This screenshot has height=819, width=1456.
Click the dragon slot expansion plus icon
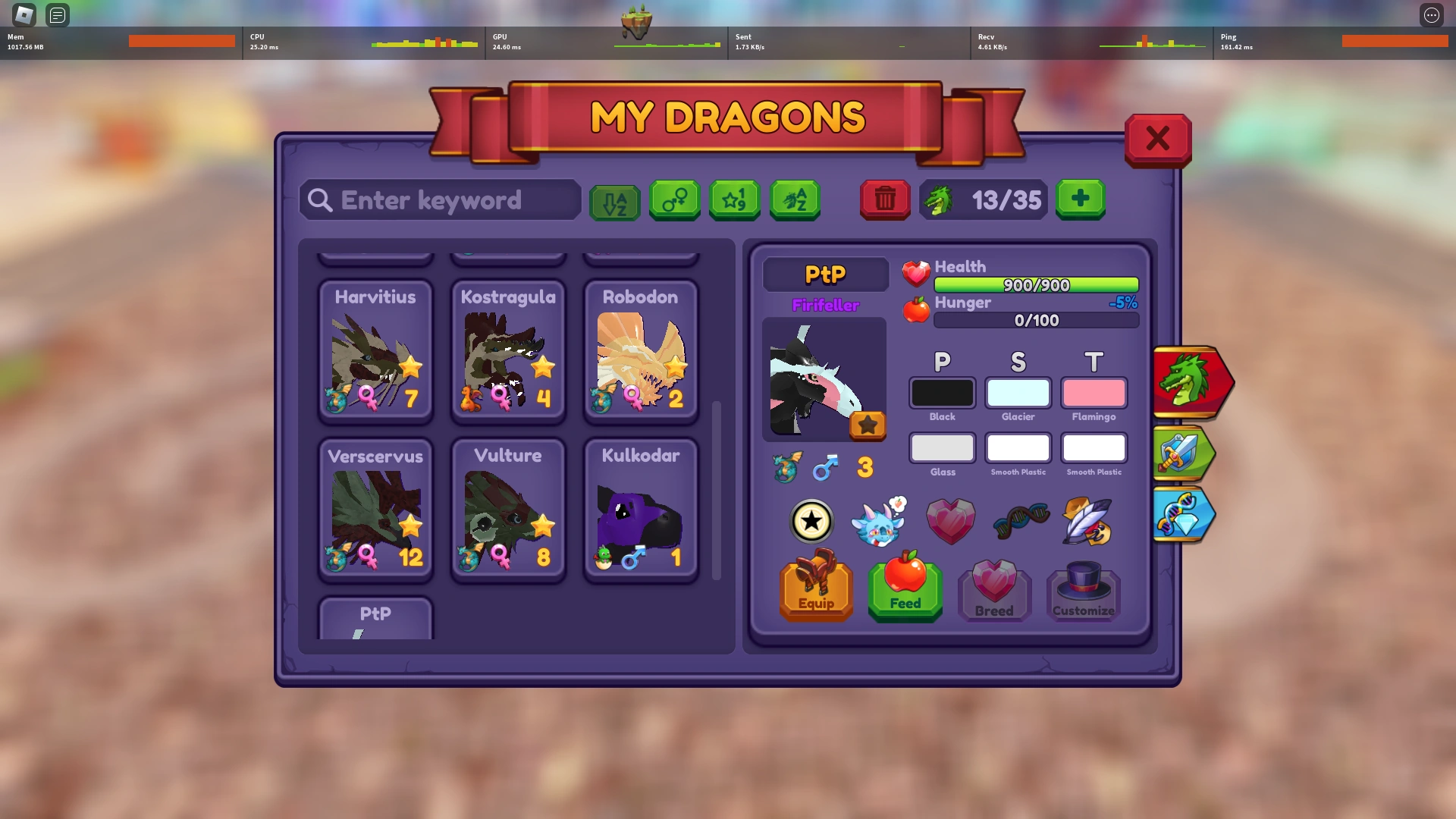pyautogui.click(x=1080, y=199)
